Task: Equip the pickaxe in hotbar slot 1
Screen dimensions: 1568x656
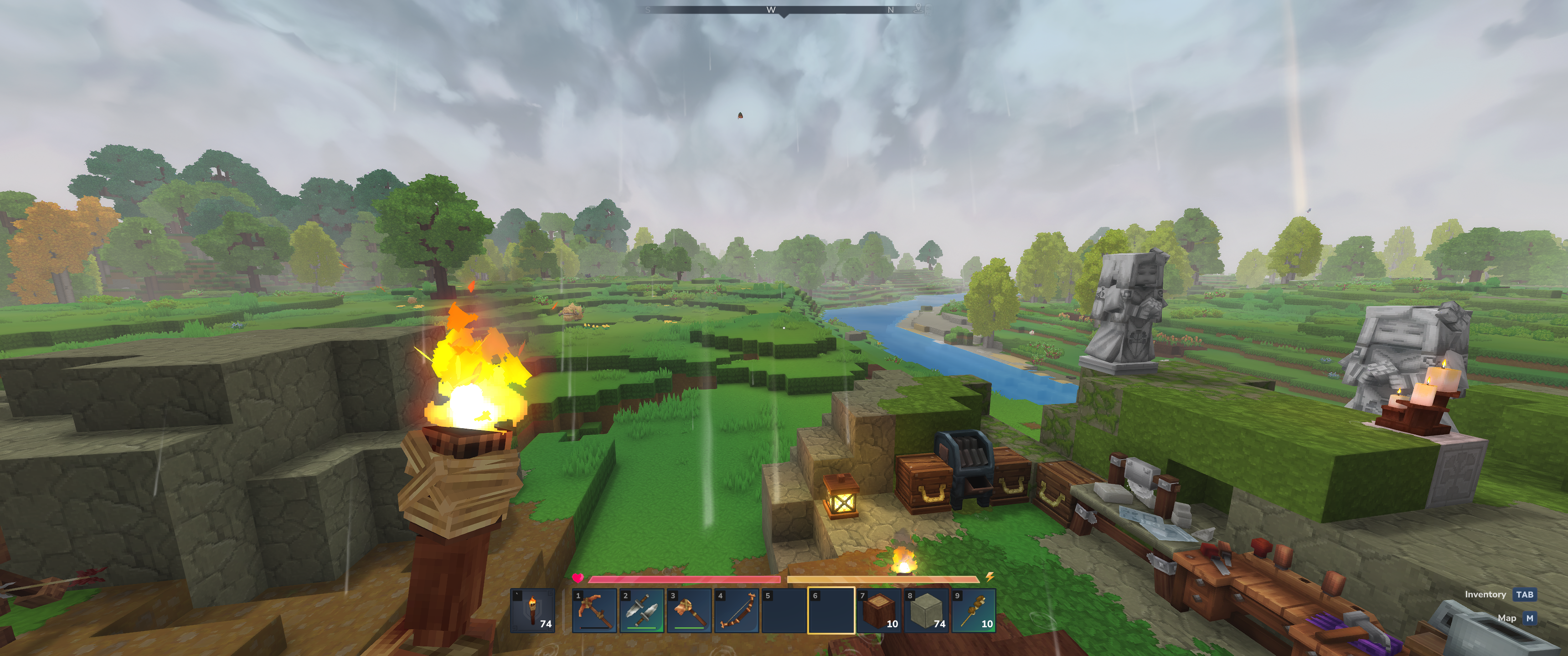Action: click(594, 610)
